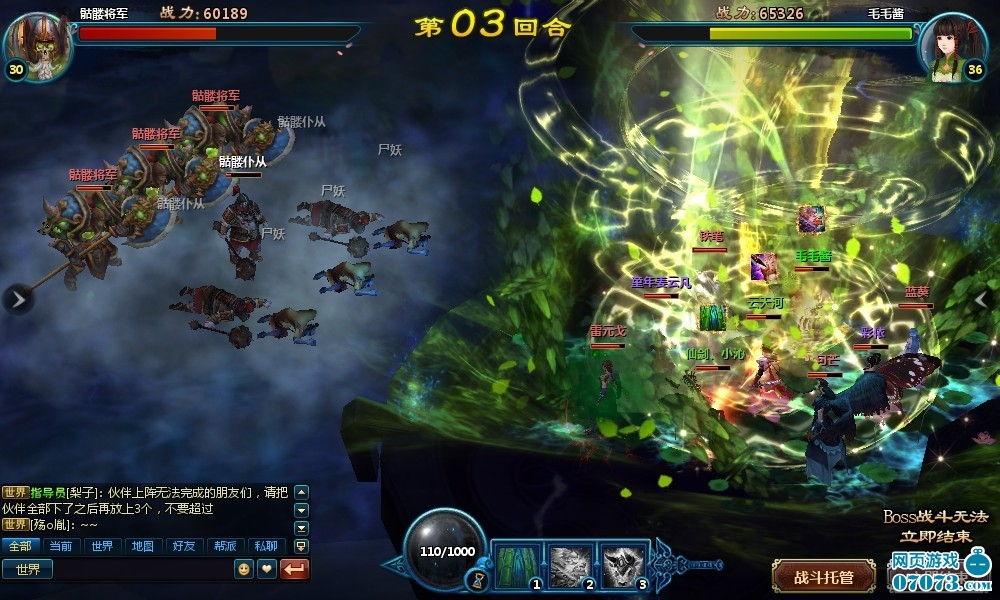Image resolution: width=1000 pixels, height=600 pixels.
Task: Expand the left side panel arrow
Action: [x=17, y=298]
